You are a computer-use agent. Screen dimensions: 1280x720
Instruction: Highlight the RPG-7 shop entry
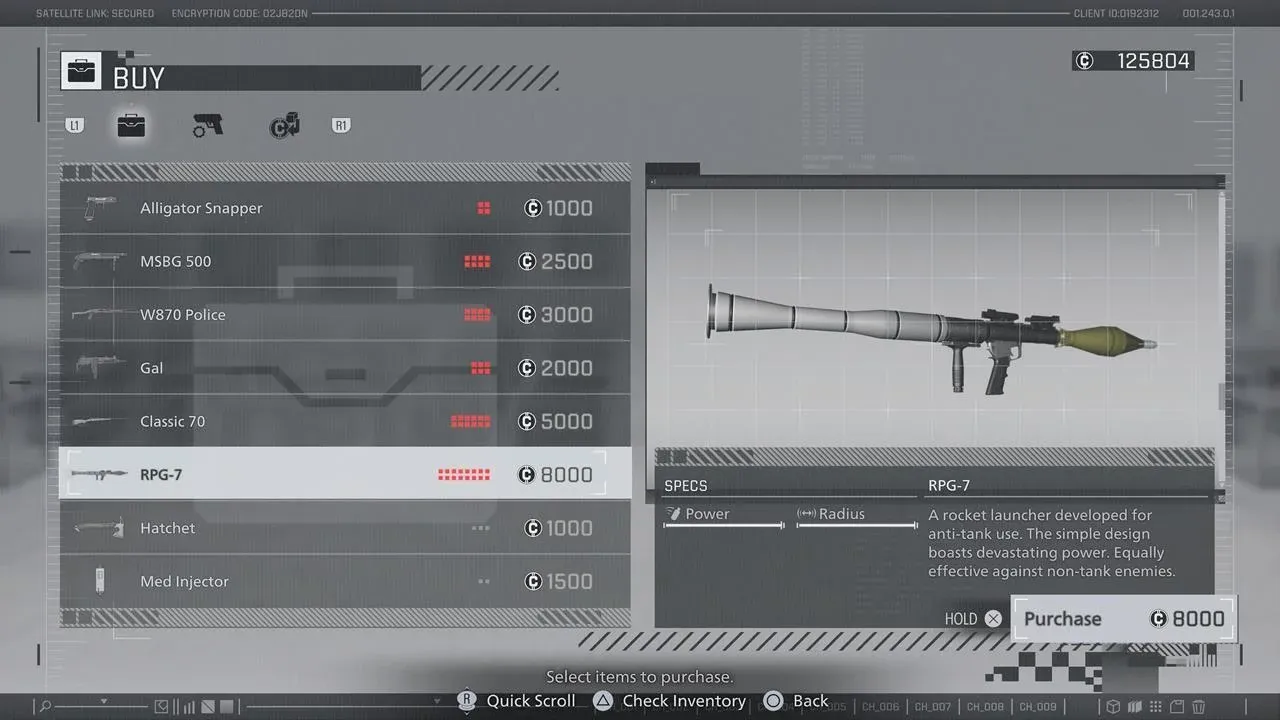click(345, 474)
